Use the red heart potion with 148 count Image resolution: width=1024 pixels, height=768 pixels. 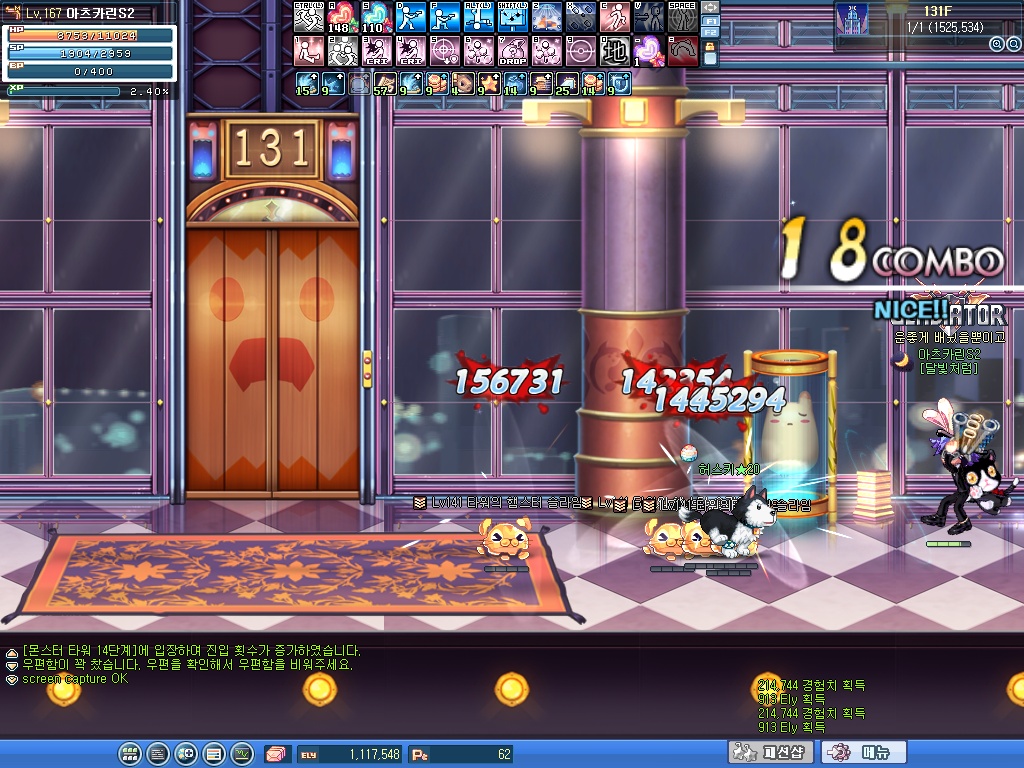342,17
